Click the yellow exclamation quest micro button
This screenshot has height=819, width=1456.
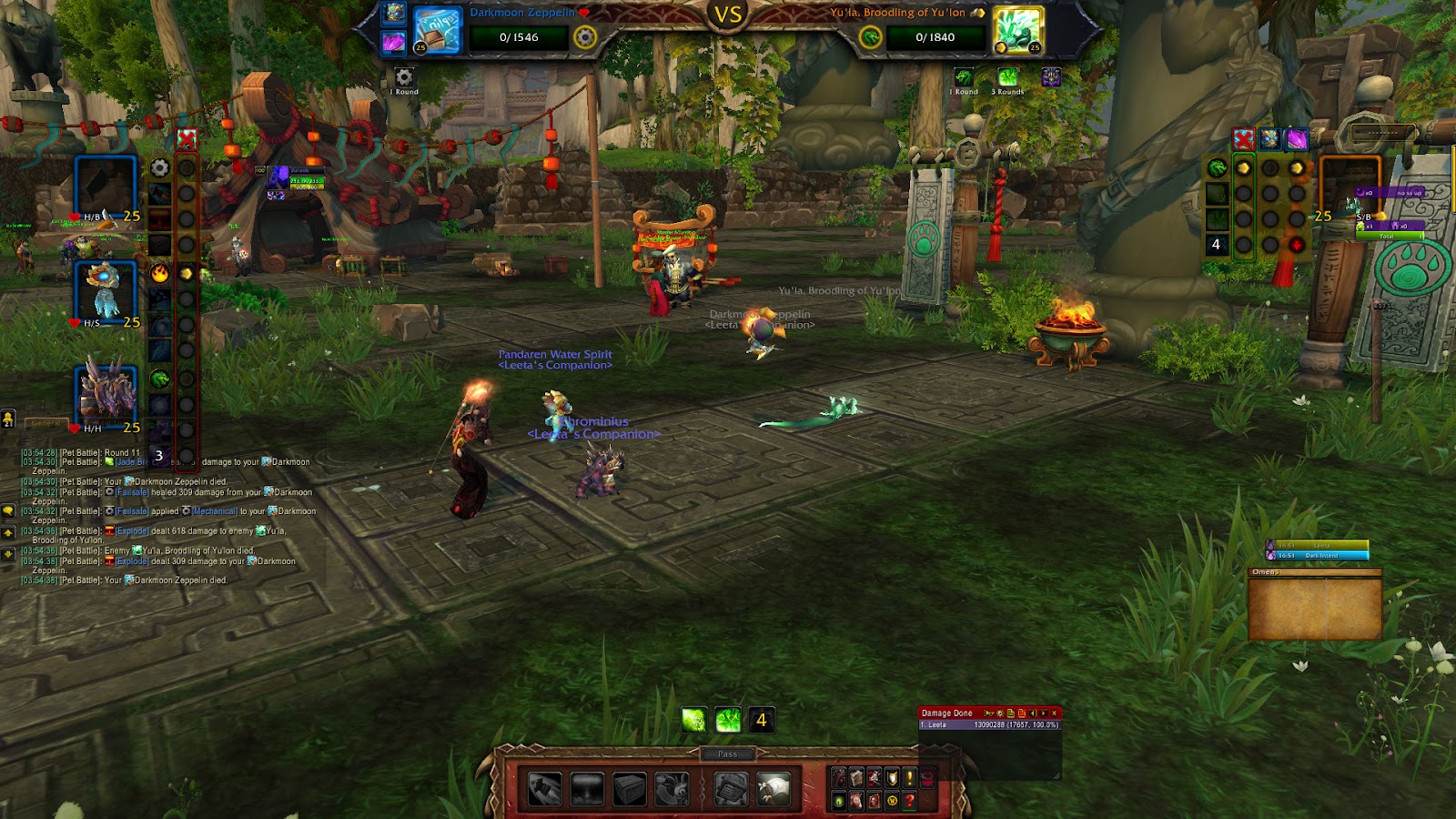tap(909, 778)
